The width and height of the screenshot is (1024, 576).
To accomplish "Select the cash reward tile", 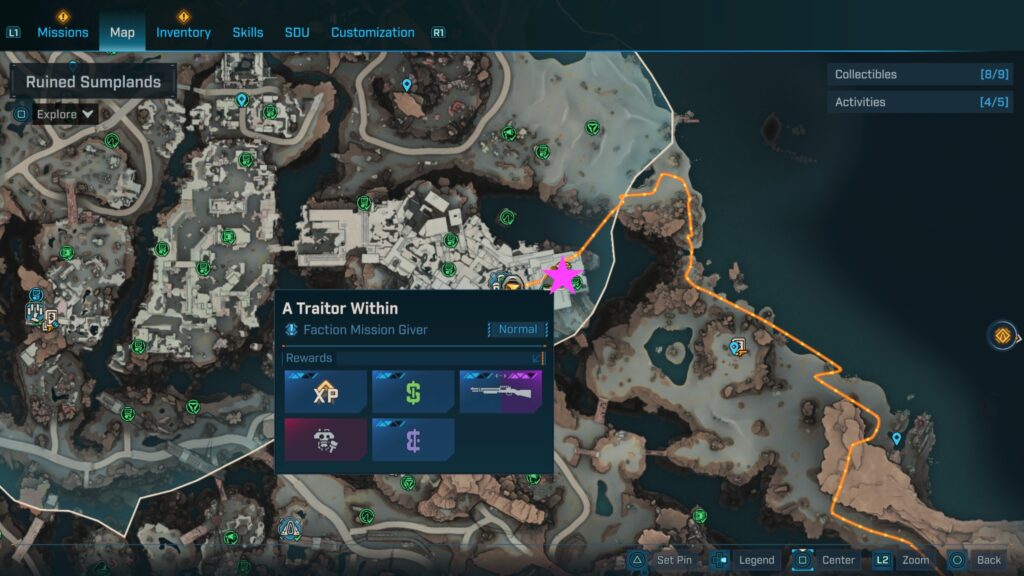I will [413, 392].
